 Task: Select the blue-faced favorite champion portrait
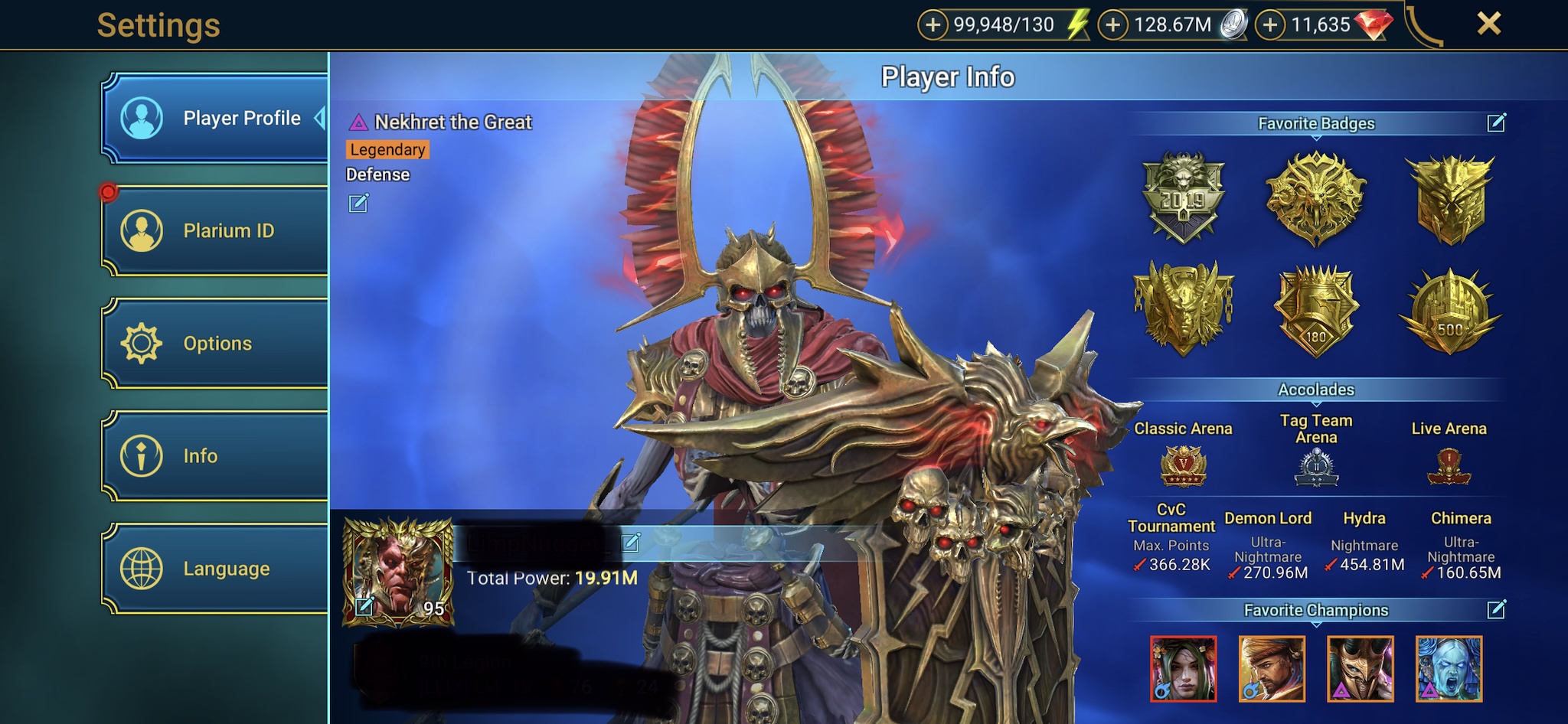(x=1449, y=669)
